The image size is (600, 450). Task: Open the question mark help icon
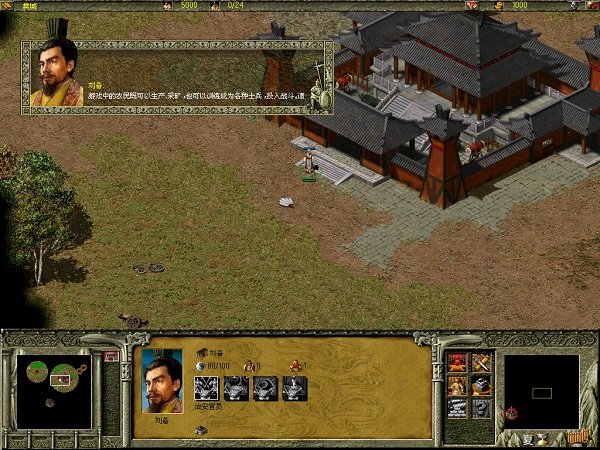[x=481, y=408]
